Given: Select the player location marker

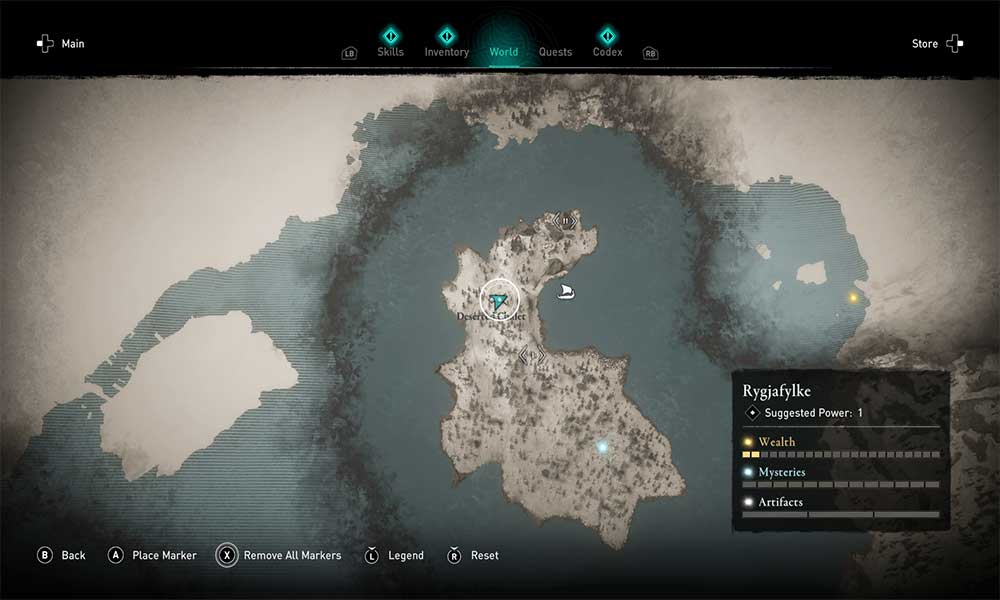Looking at the screenshot, I should pos(499,299).
